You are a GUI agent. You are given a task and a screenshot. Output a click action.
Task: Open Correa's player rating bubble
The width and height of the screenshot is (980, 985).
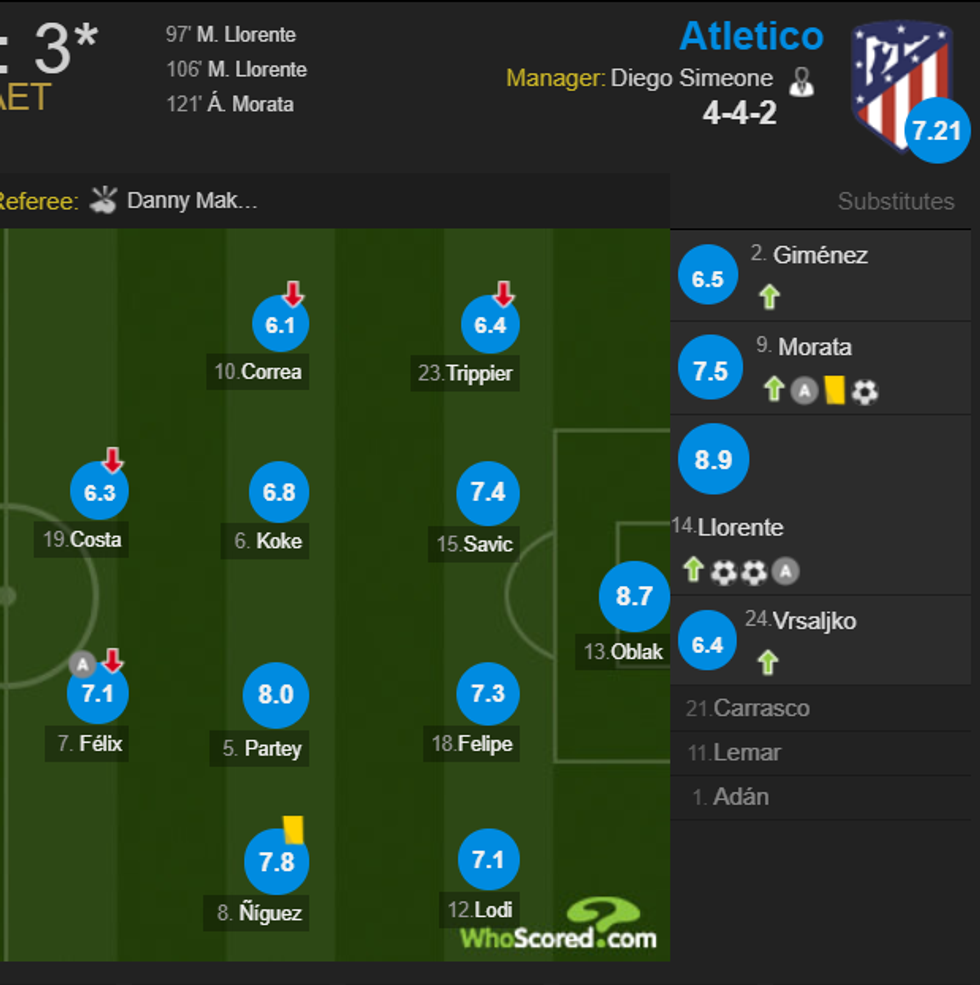click(280, 325)
